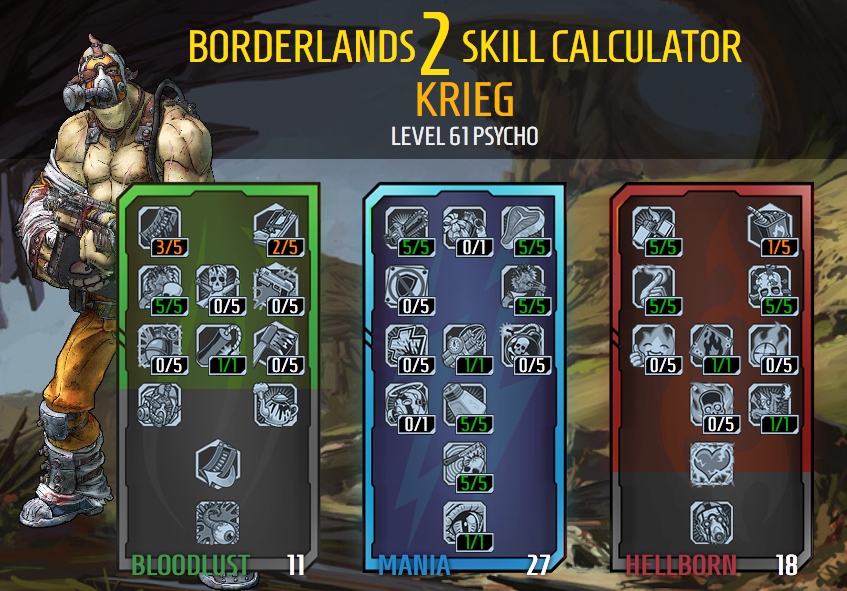Choose the Light the Fuse dynamite skill
847x591 pixels.
point(463,344)
